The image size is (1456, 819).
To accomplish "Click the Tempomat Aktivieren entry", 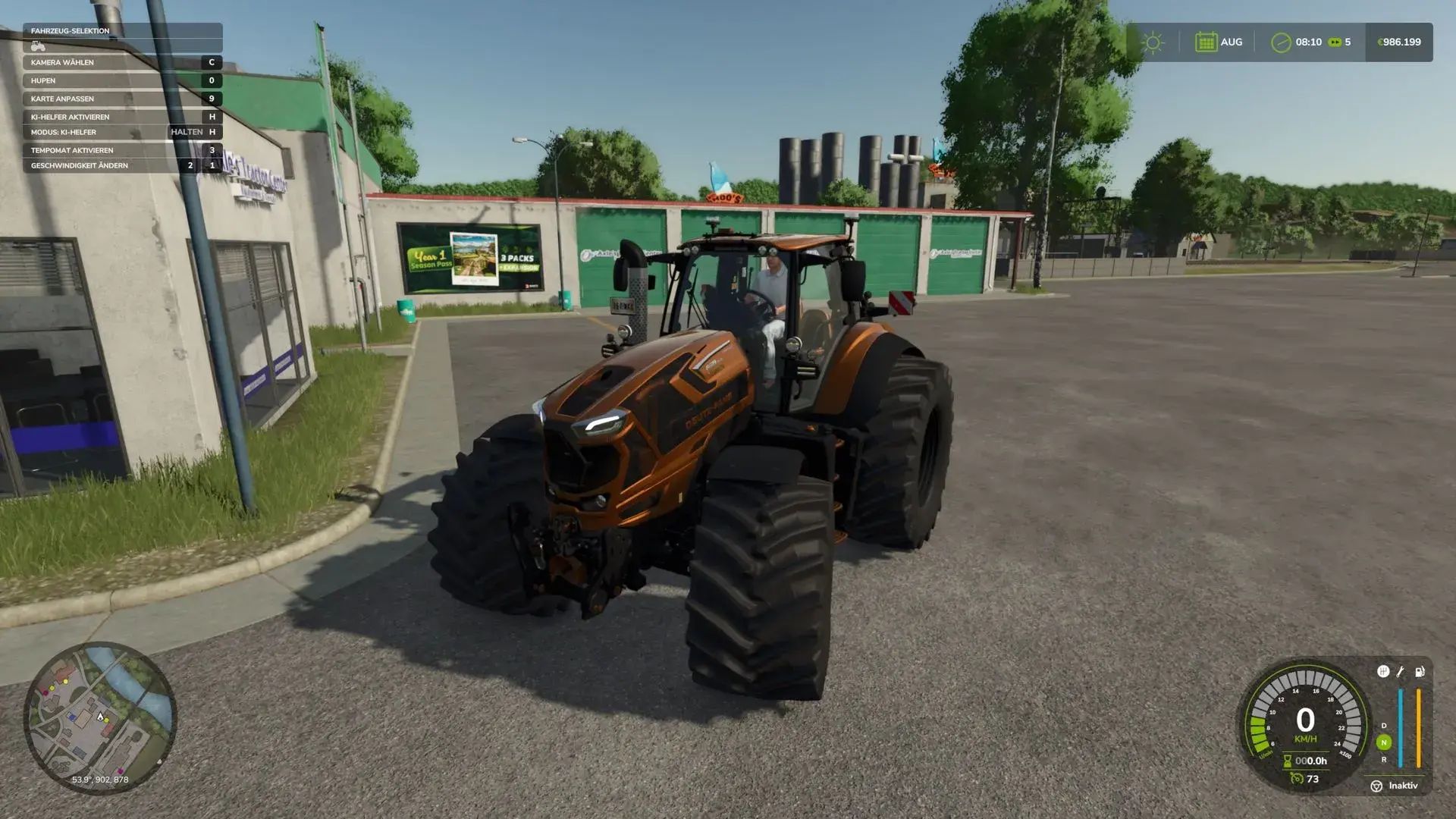I will (x=122, y=150).
